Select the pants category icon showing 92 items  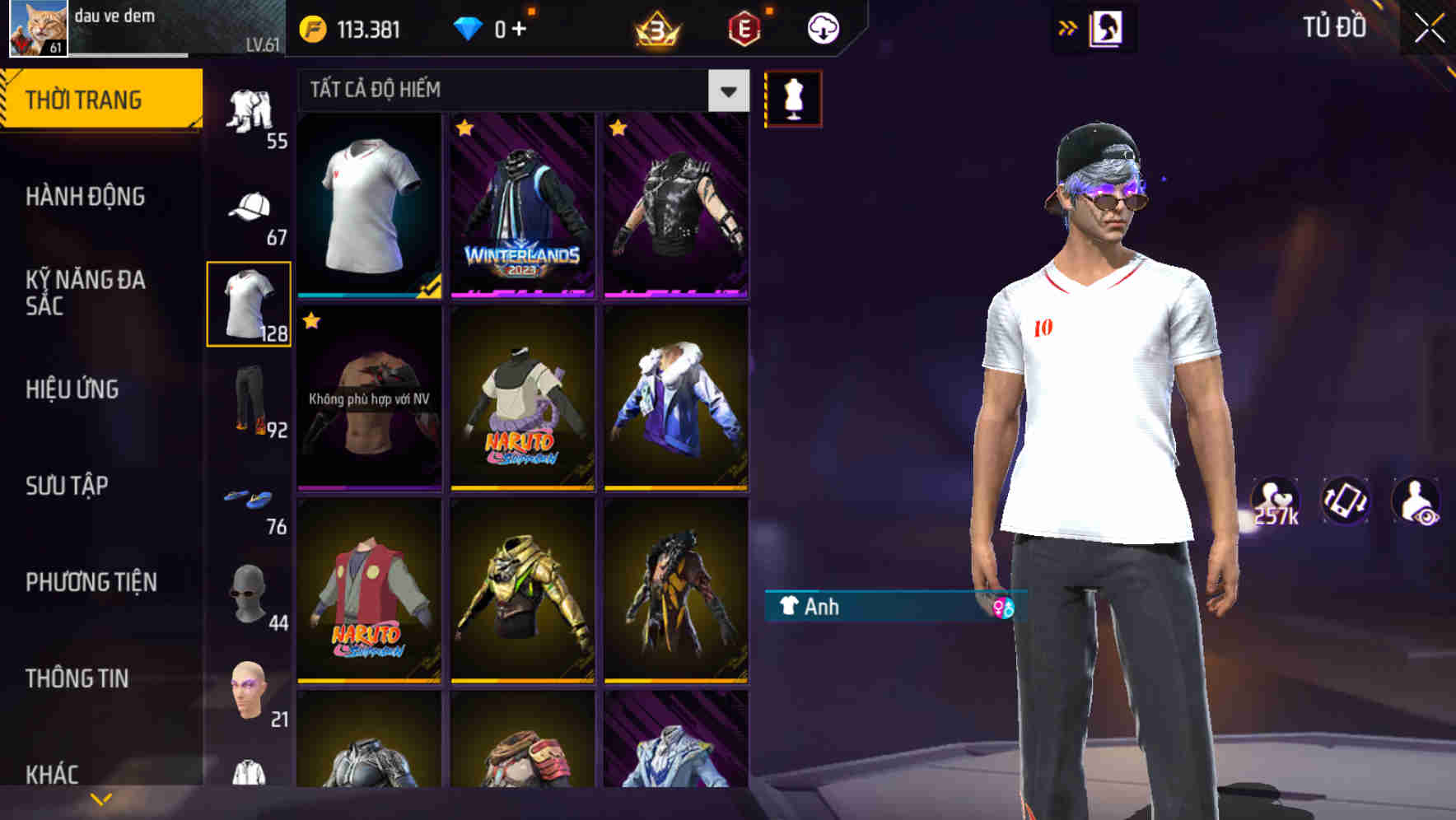249,403
